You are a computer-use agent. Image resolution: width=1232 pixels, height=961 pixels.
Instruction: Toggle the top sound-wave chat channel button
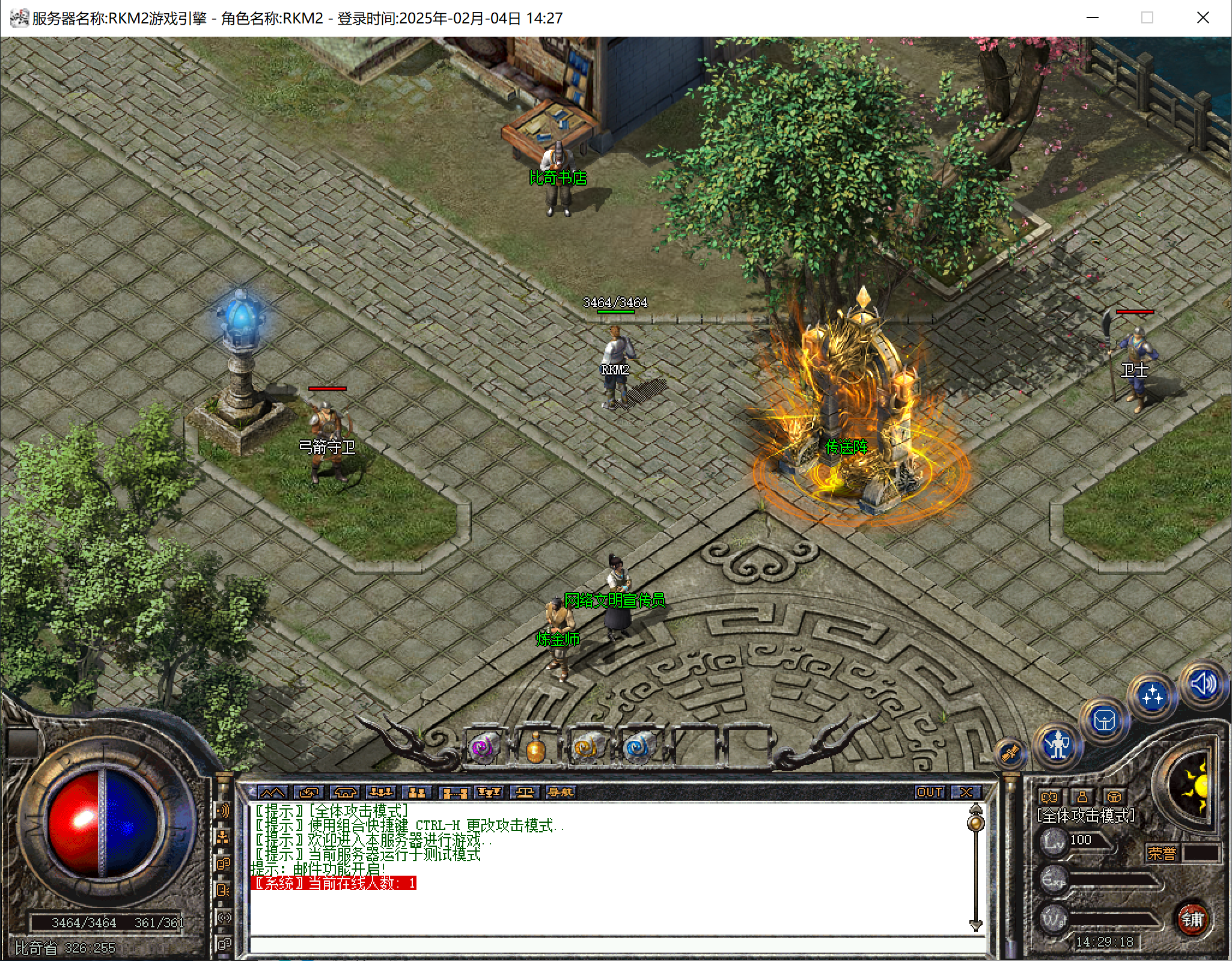pyautogui.click(x=223, y=811)
